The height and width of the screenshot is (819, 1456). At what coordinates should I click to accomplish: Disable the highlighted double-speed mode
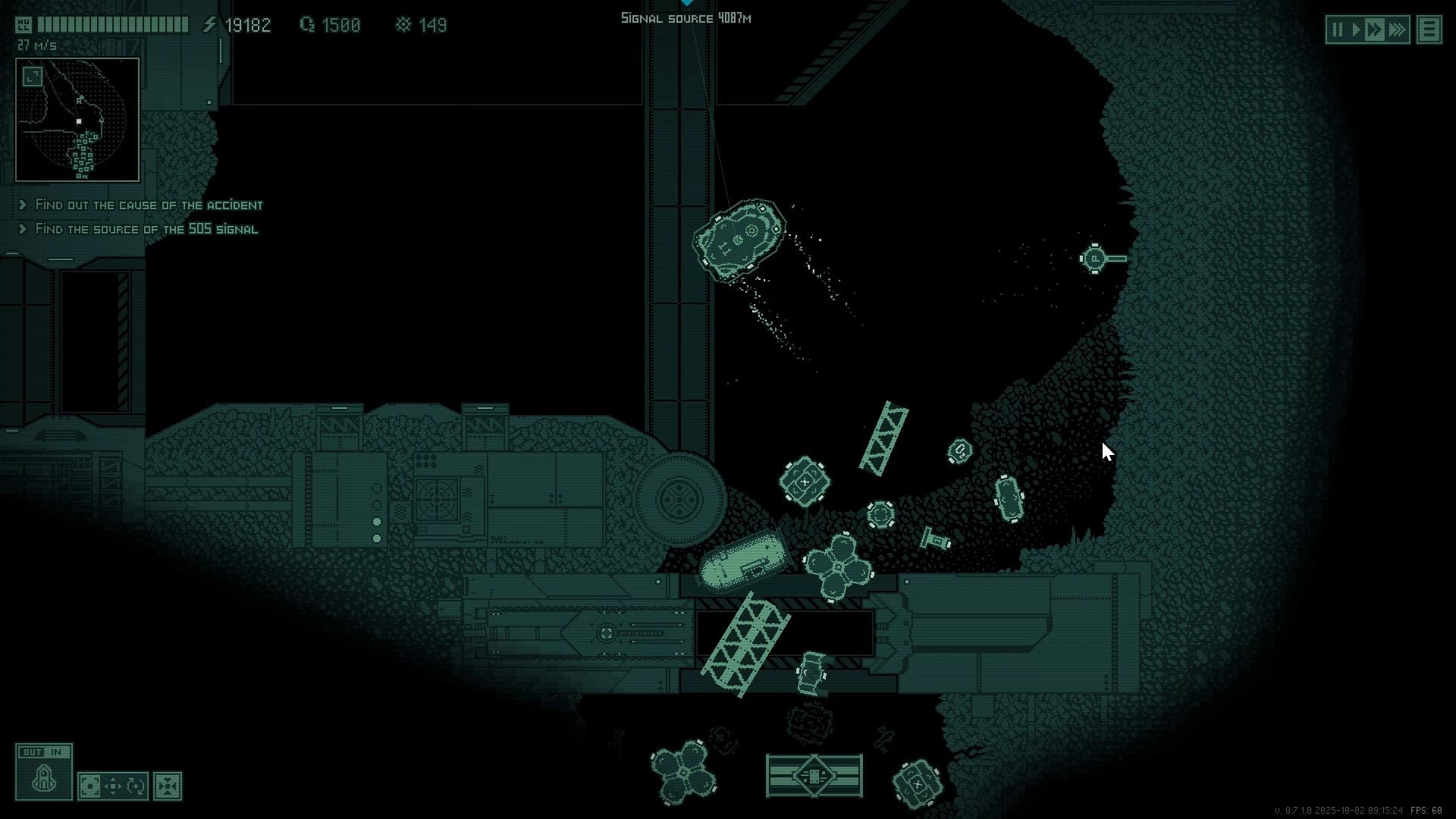1375,29
